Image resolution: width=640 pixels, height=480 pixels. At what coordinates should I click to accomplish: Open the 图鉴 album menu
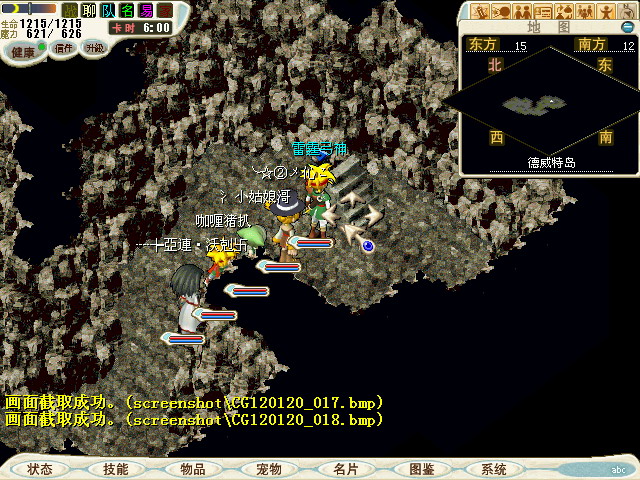pyautogui.click(x=421, y=469)
